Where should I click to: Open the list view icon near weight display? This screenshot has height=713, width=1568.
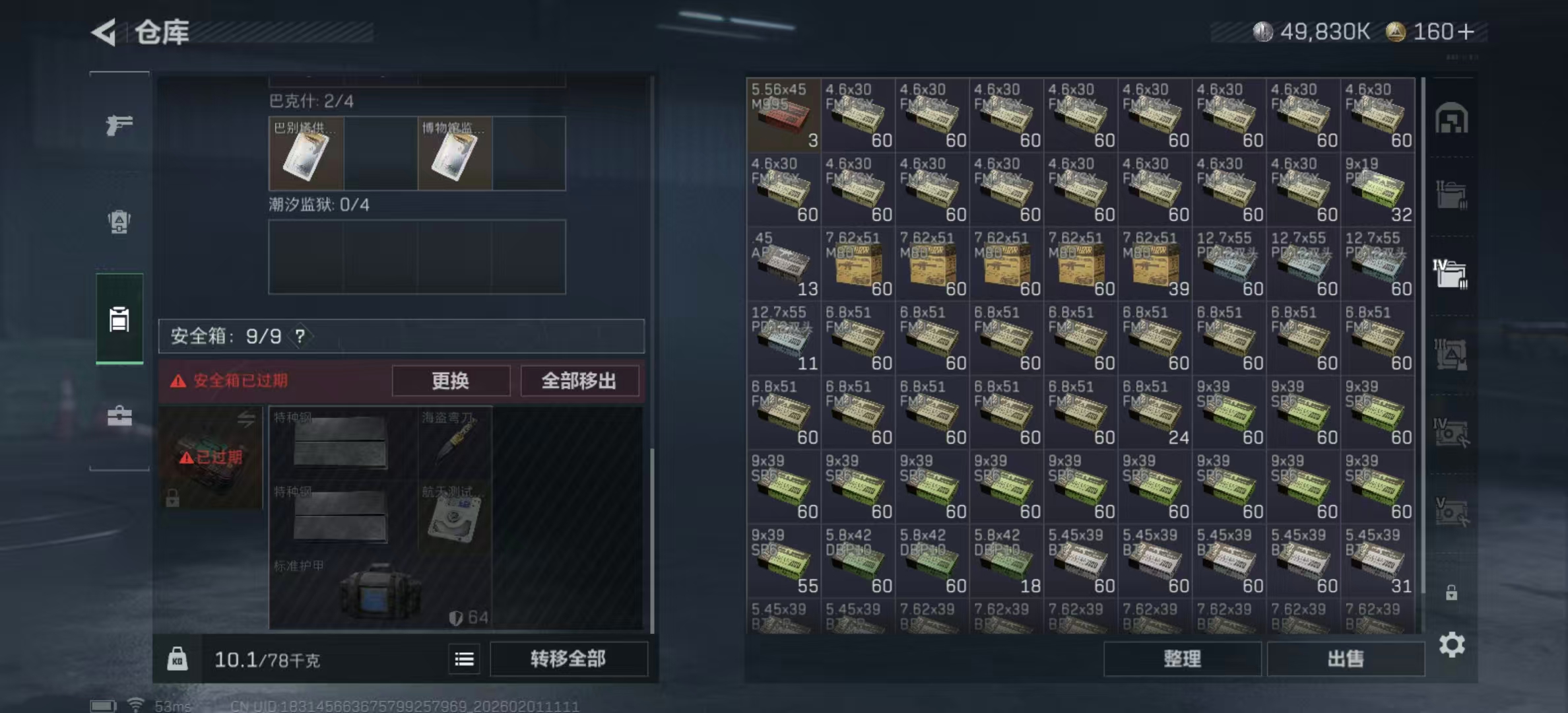tap(464, 660)
